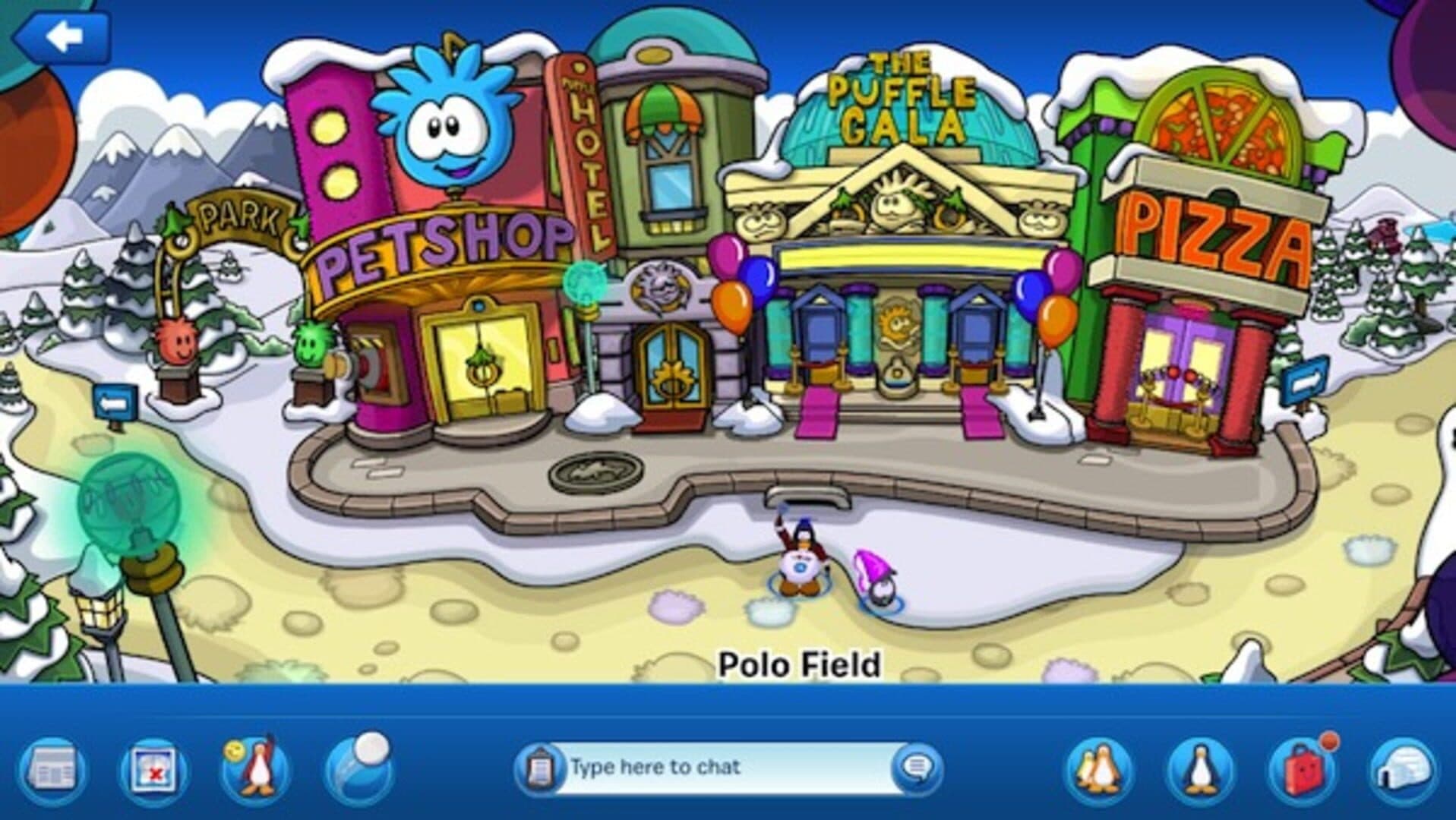Send message with the speech bubble button
This screenshot has height=820, width=1456.
[x=914, y=768]
